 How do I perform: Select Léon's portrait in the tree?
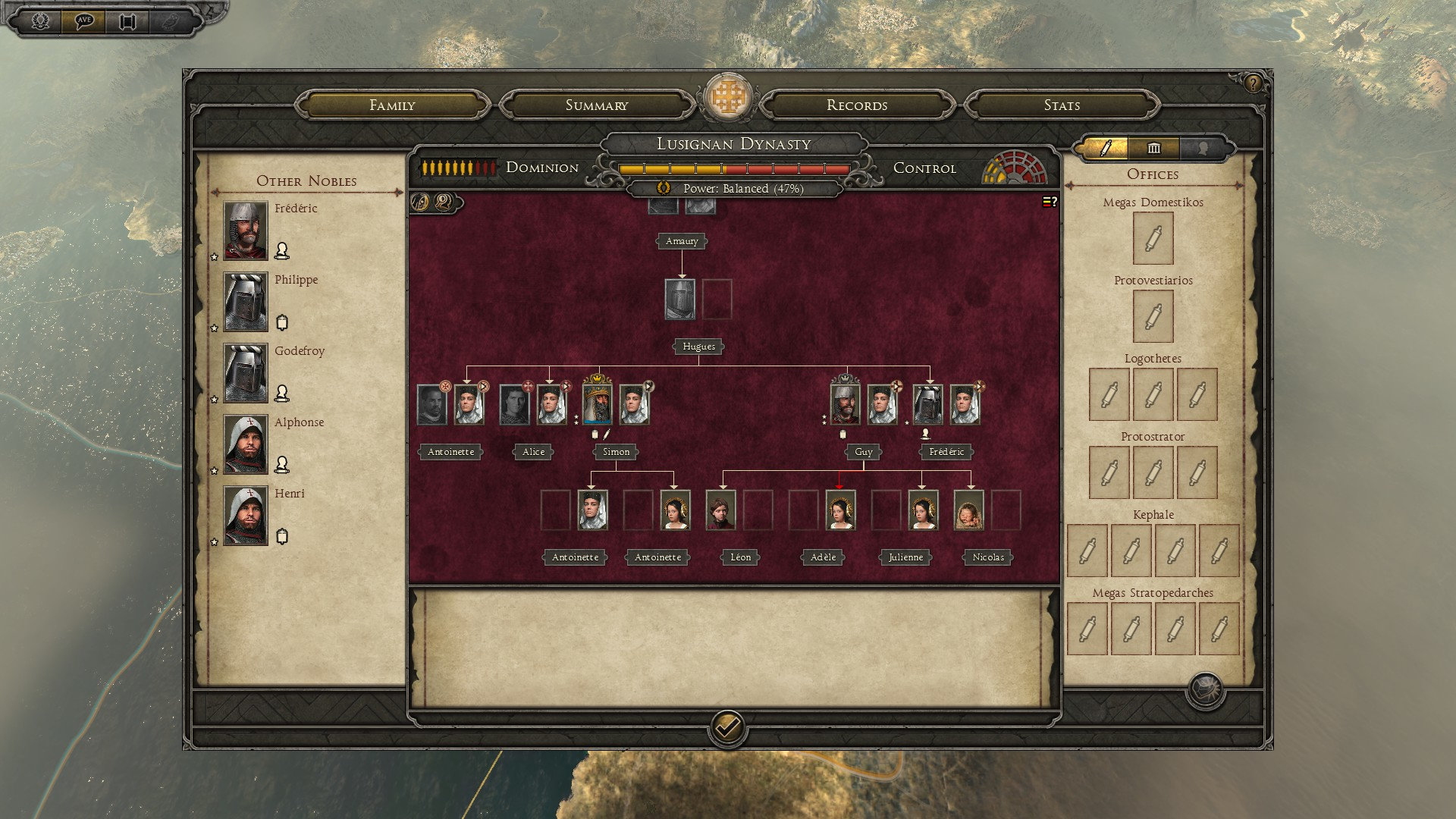point(720,510)
